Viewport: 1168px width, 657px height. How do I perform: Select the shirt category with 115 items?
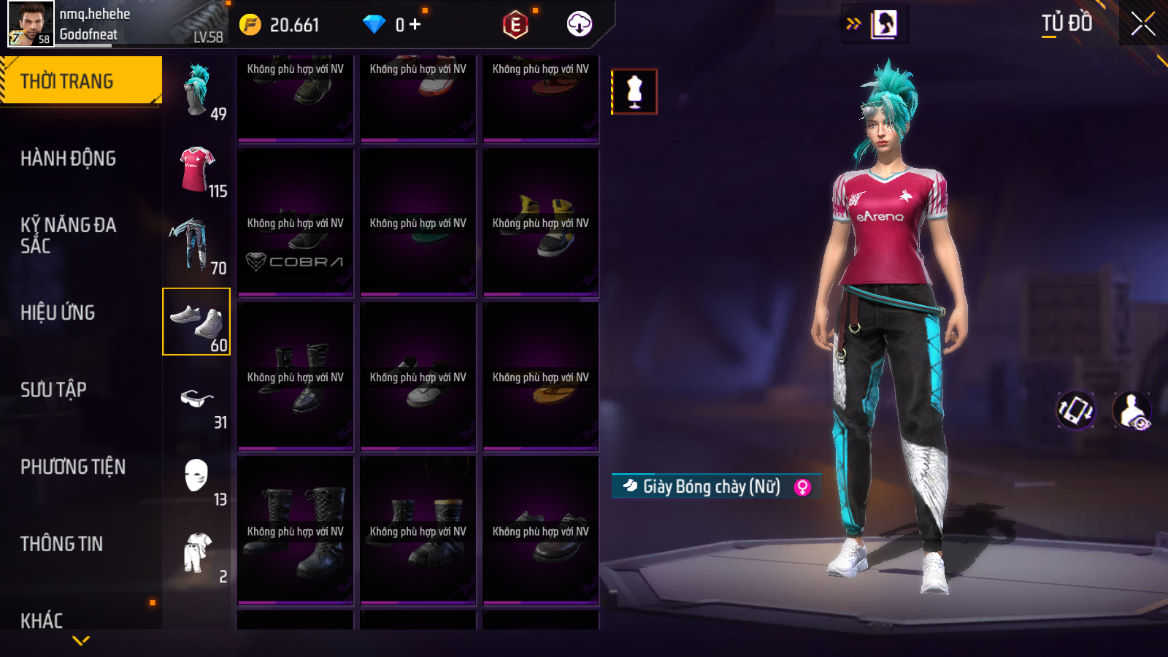[197, 168]
